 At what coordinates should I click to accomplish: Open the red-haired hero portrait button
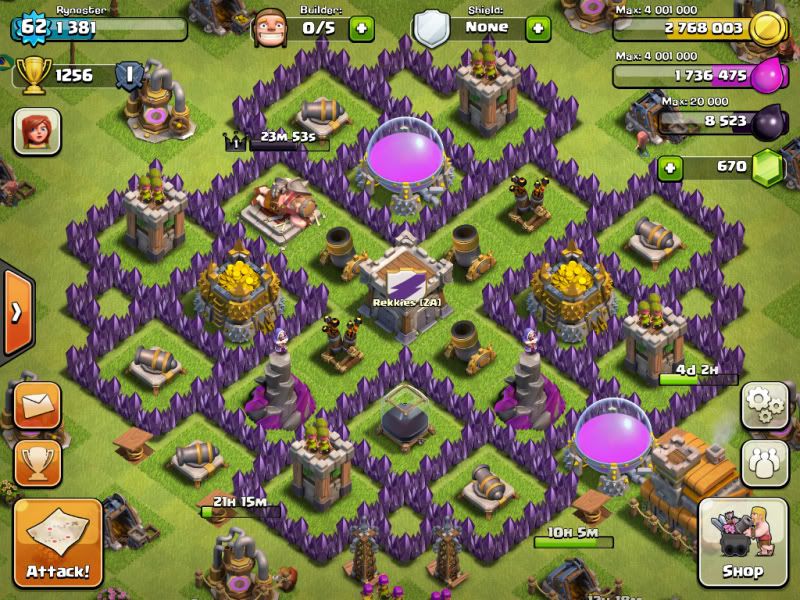point(37,131)
